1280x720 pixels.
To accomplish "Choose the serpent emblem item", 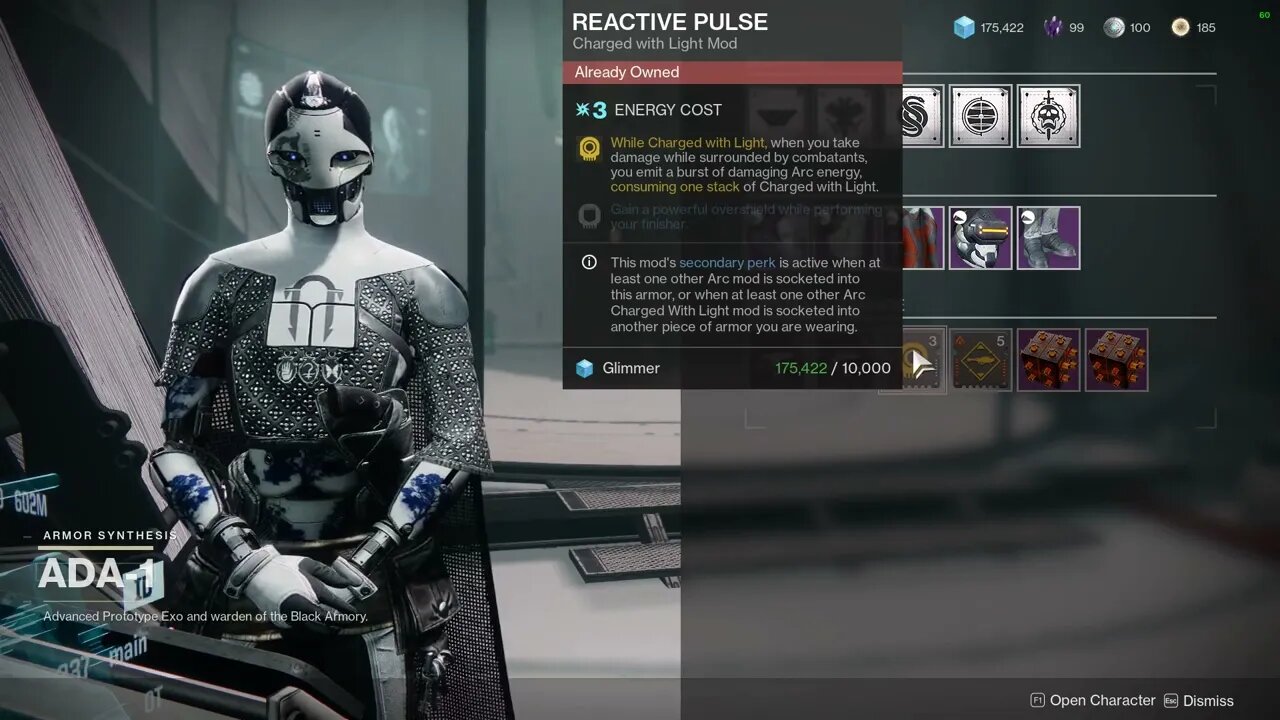I will pyautogui.click(x=923, y=116).
